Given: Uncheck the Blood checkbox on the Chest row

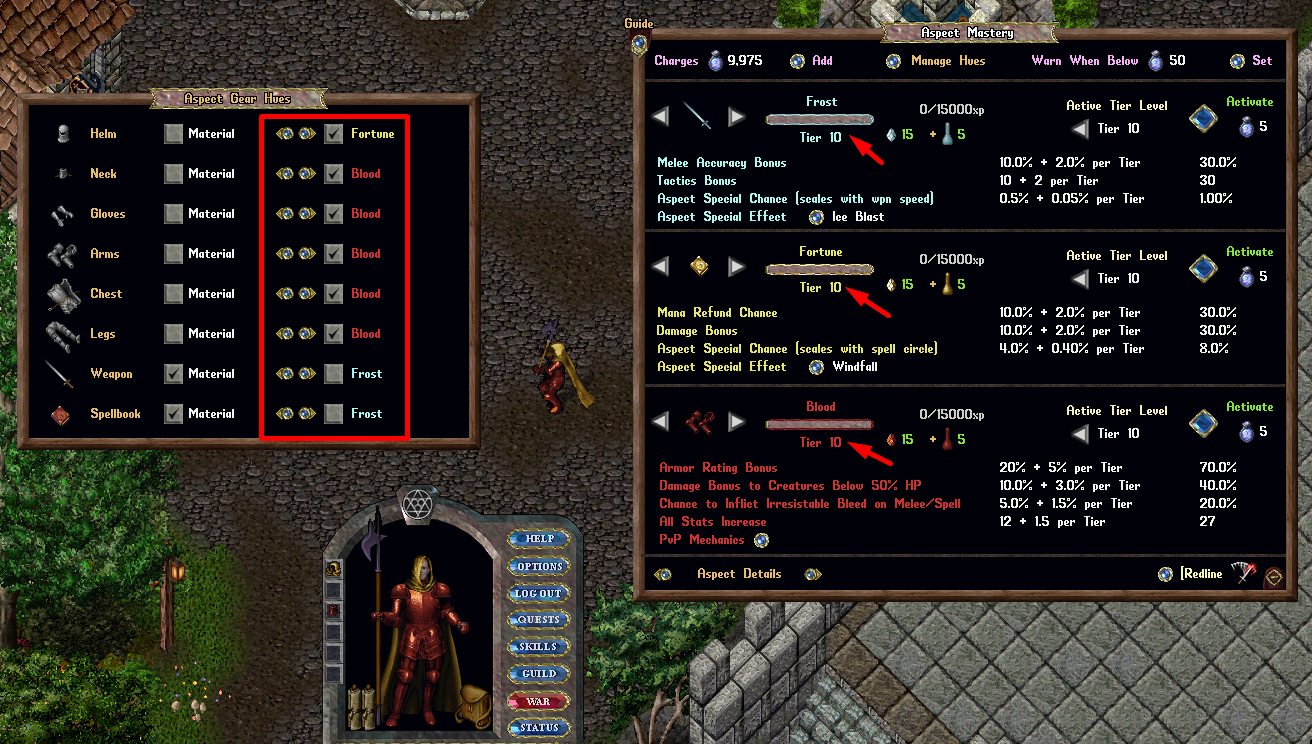Looking at the screenshot, I should tap(333, 293).
